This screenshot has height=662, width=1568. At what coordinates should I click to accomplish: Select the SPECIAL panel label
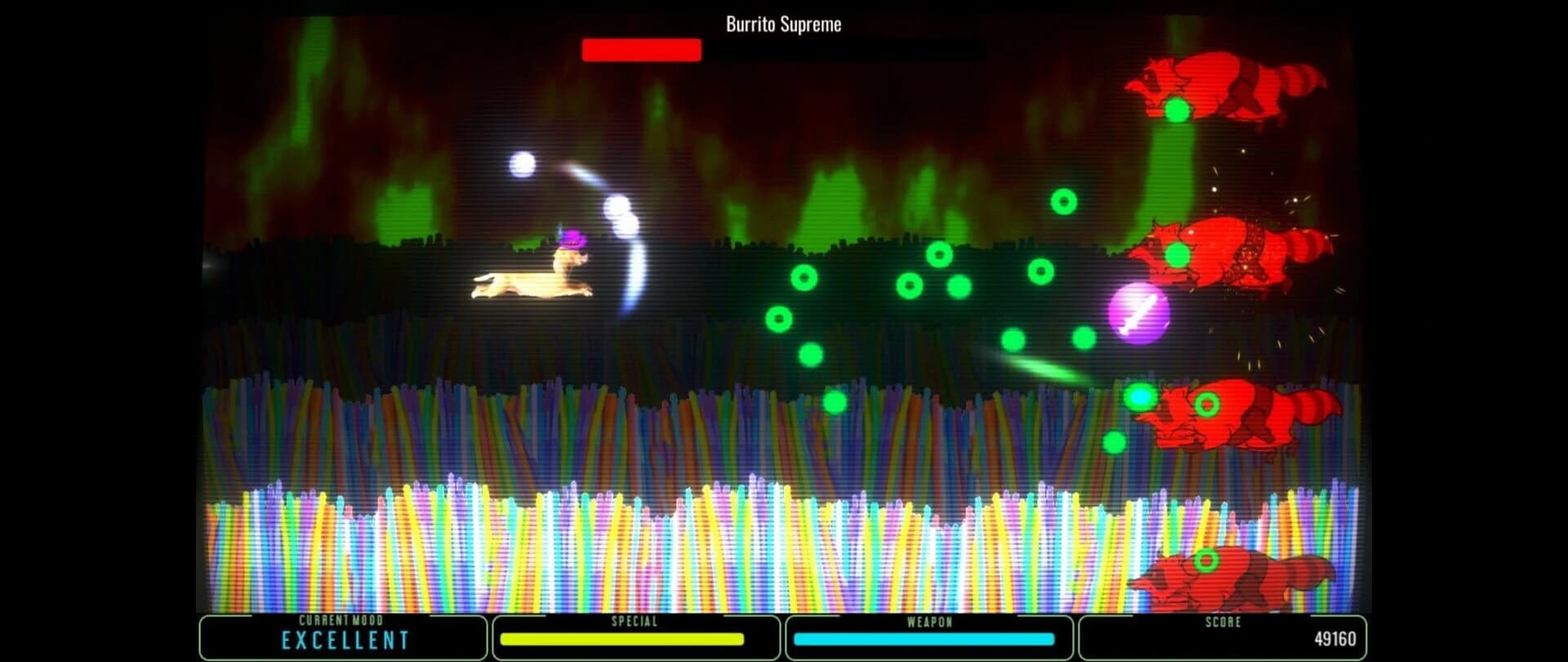(635, 621)
